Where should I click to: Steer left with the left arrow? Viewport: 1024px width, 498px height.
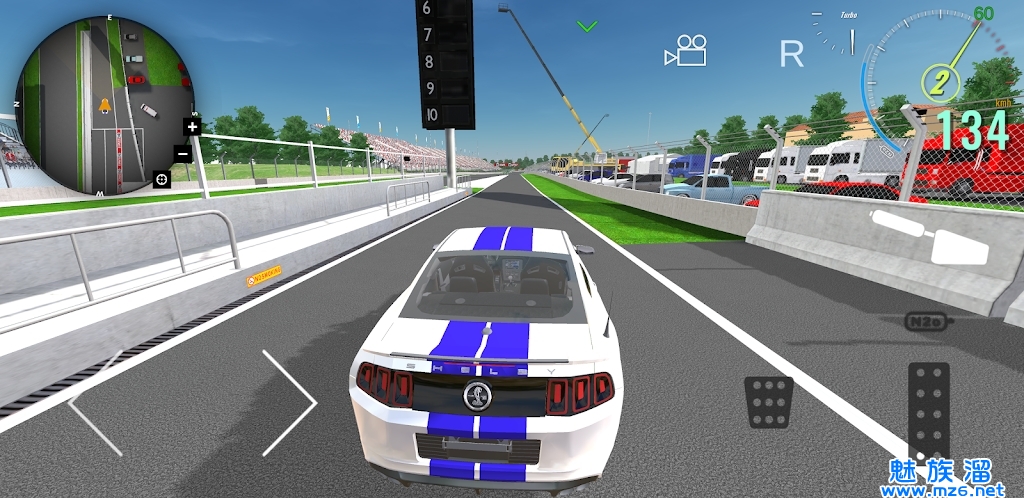pyautogui.click(x=95, y=403)
